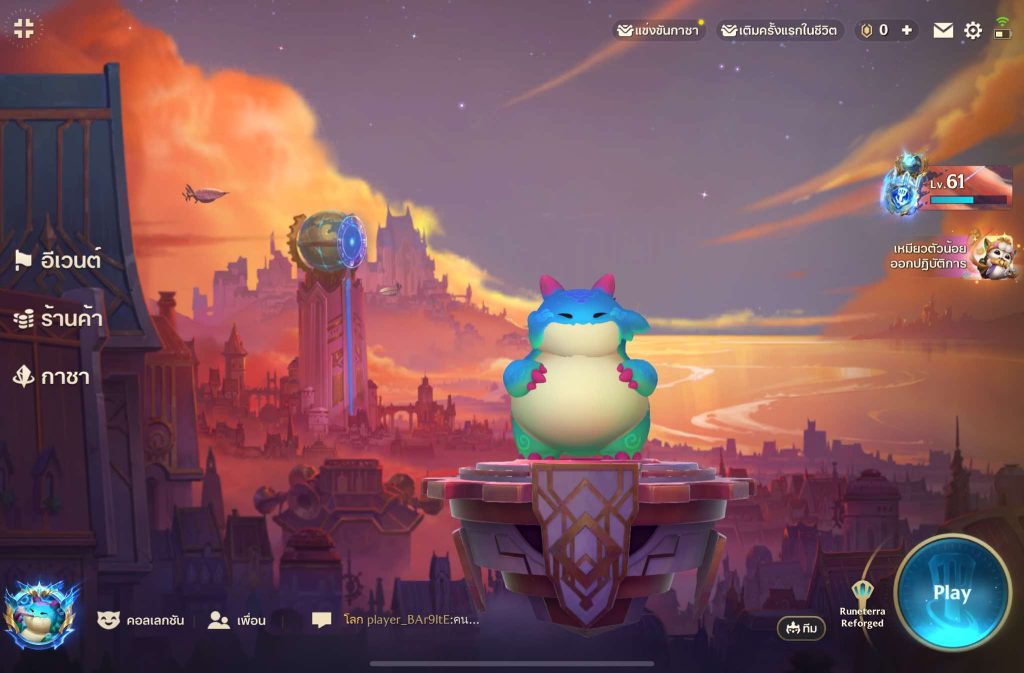Open the อีเวนต์ events menu
Image resolution: width=1024 pixels, height=673 pixels.
click(58, 261)
